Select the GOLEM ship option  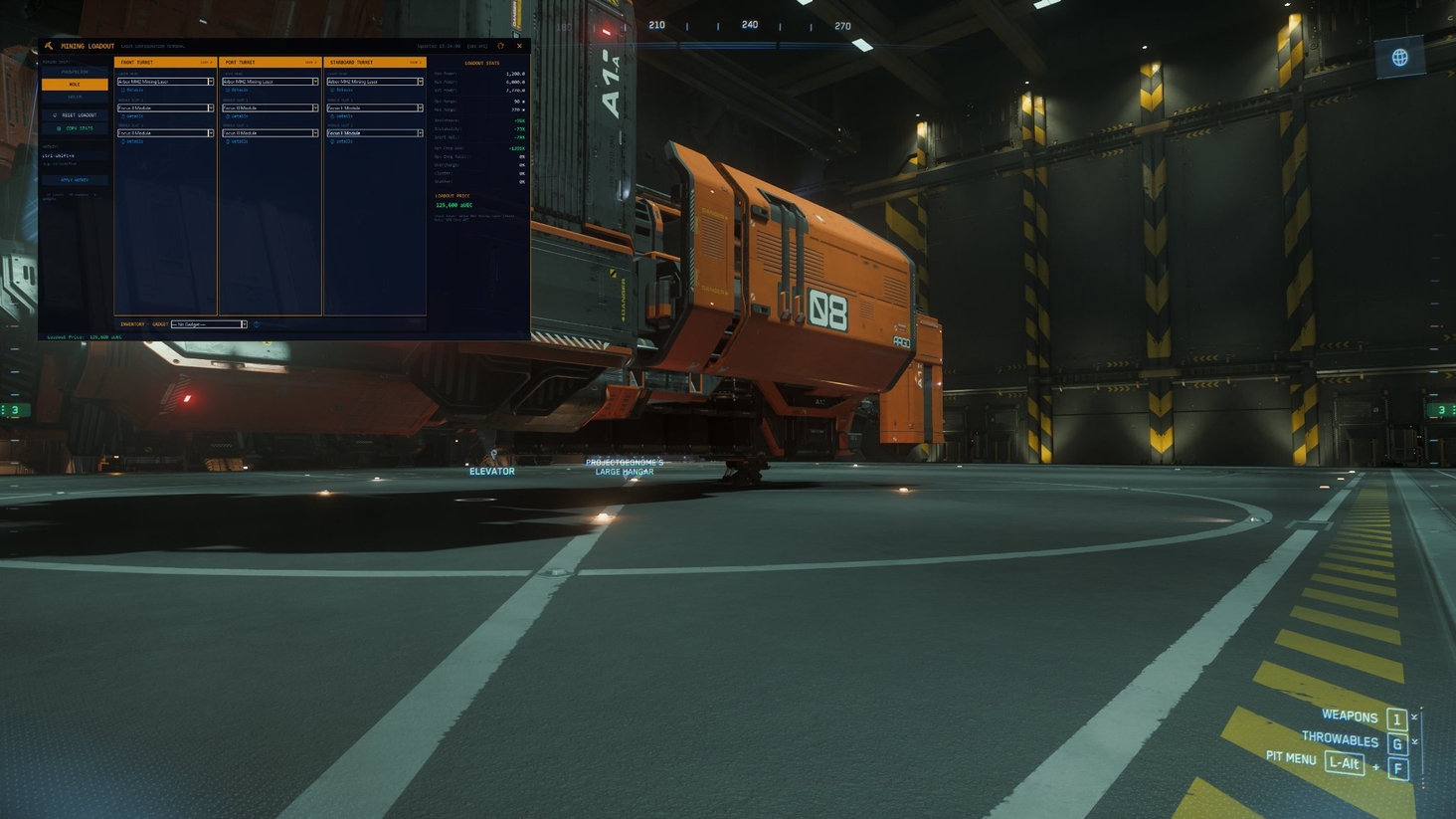point(75,96)
